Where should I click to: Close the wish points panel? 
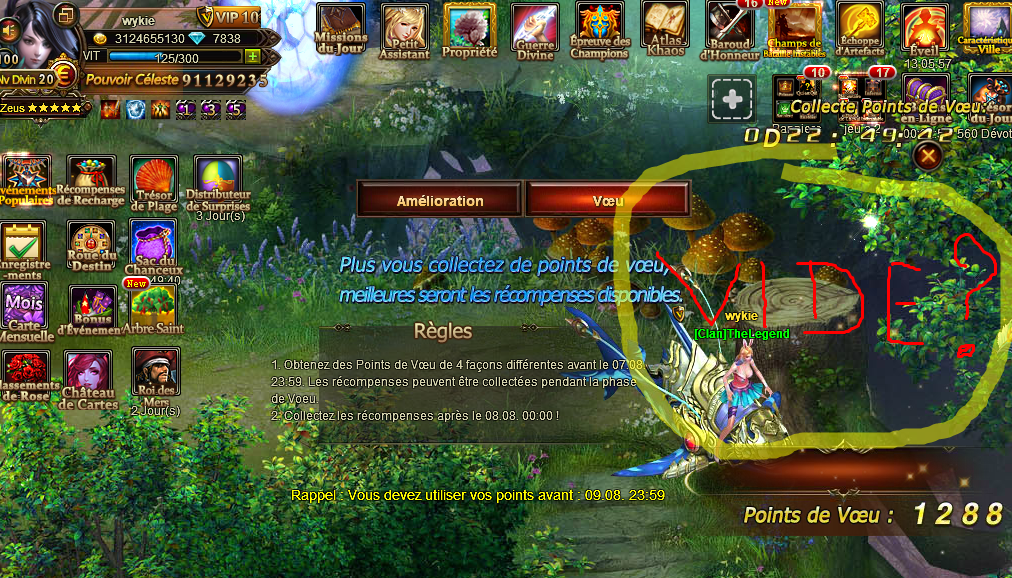point(929,156)
